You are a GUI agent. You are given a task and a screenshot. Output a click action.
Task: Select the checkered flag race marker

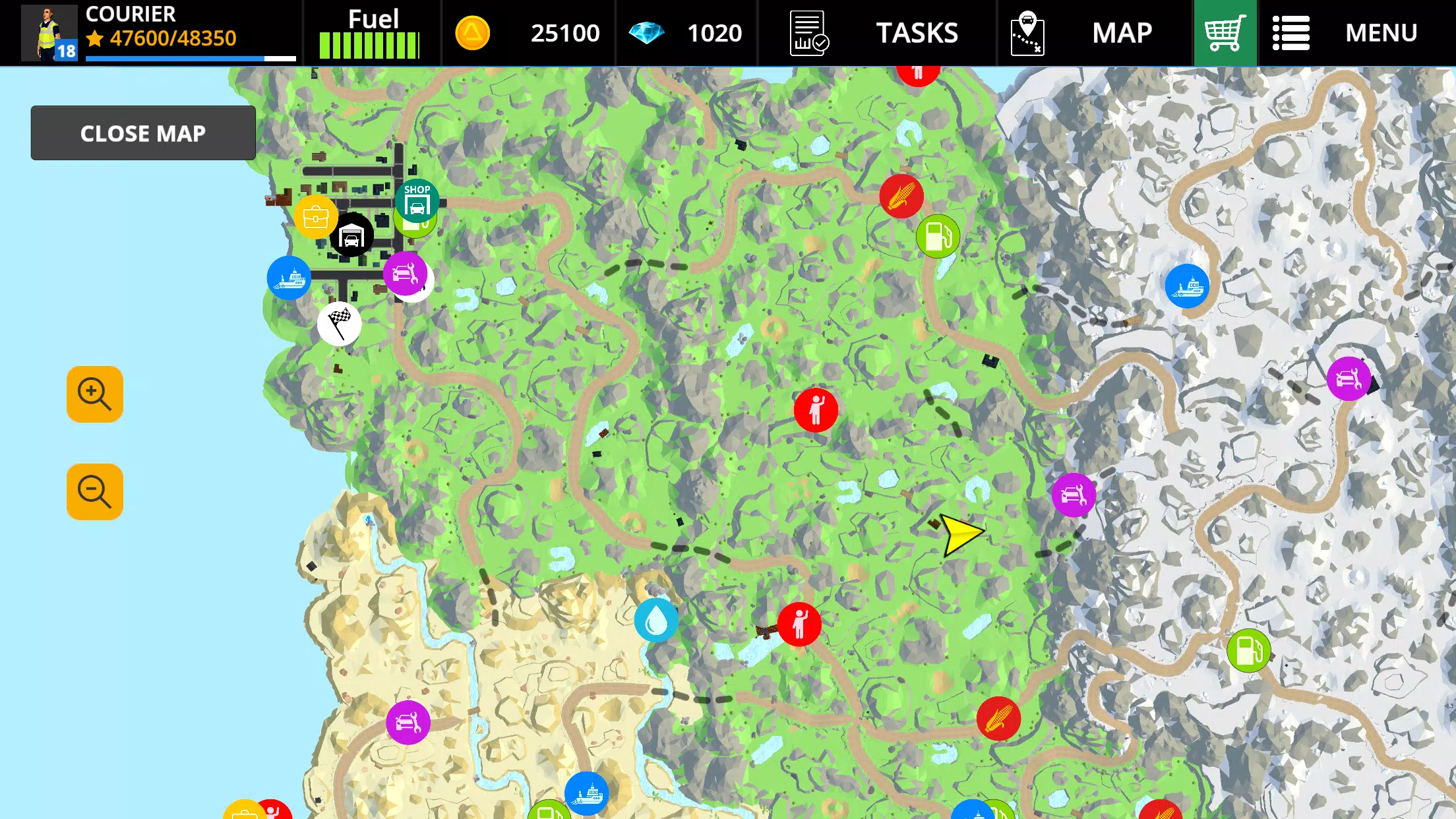click(x=339, y=323)
